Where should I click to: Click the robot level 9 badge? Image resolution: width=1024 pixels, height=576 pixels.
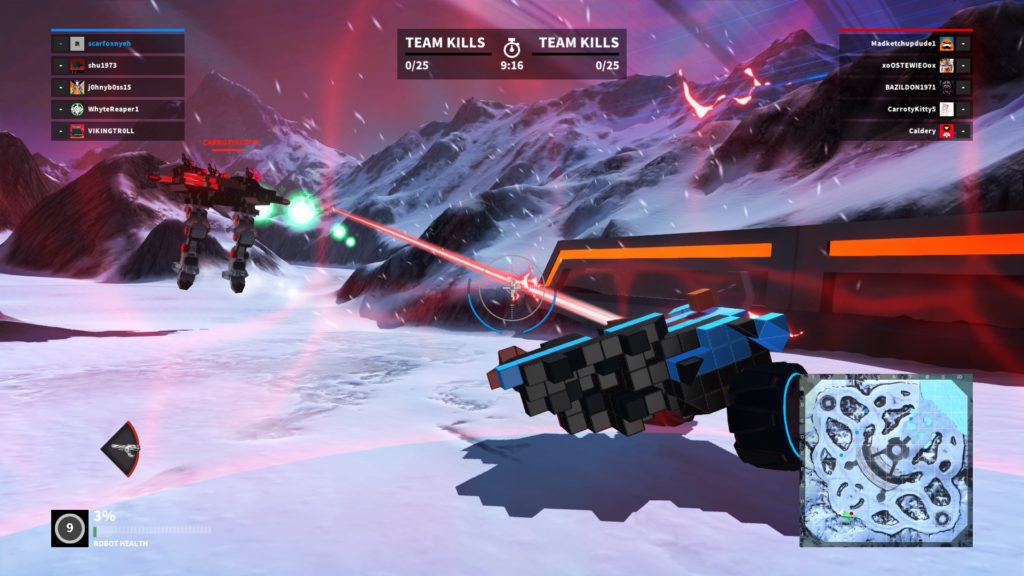[x=69, y=528]
